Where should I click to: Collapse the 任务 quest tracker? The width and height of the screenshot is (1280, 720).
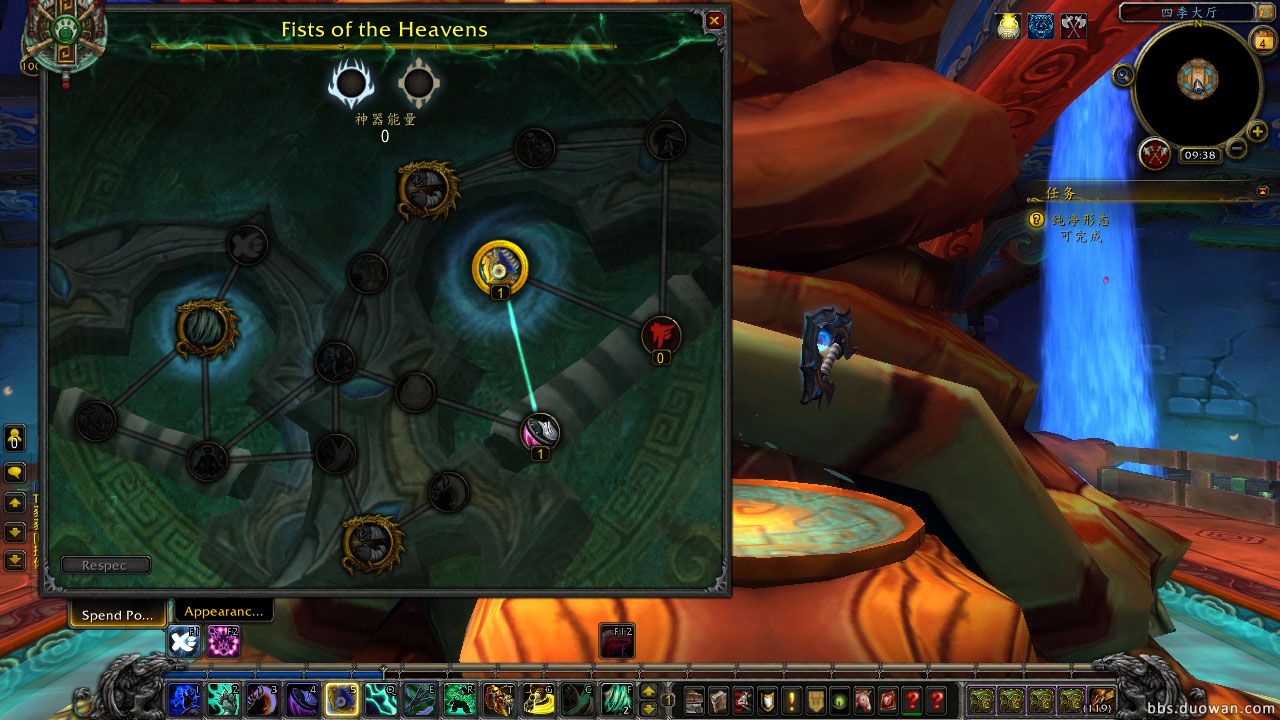click(x=1263, y=190)
